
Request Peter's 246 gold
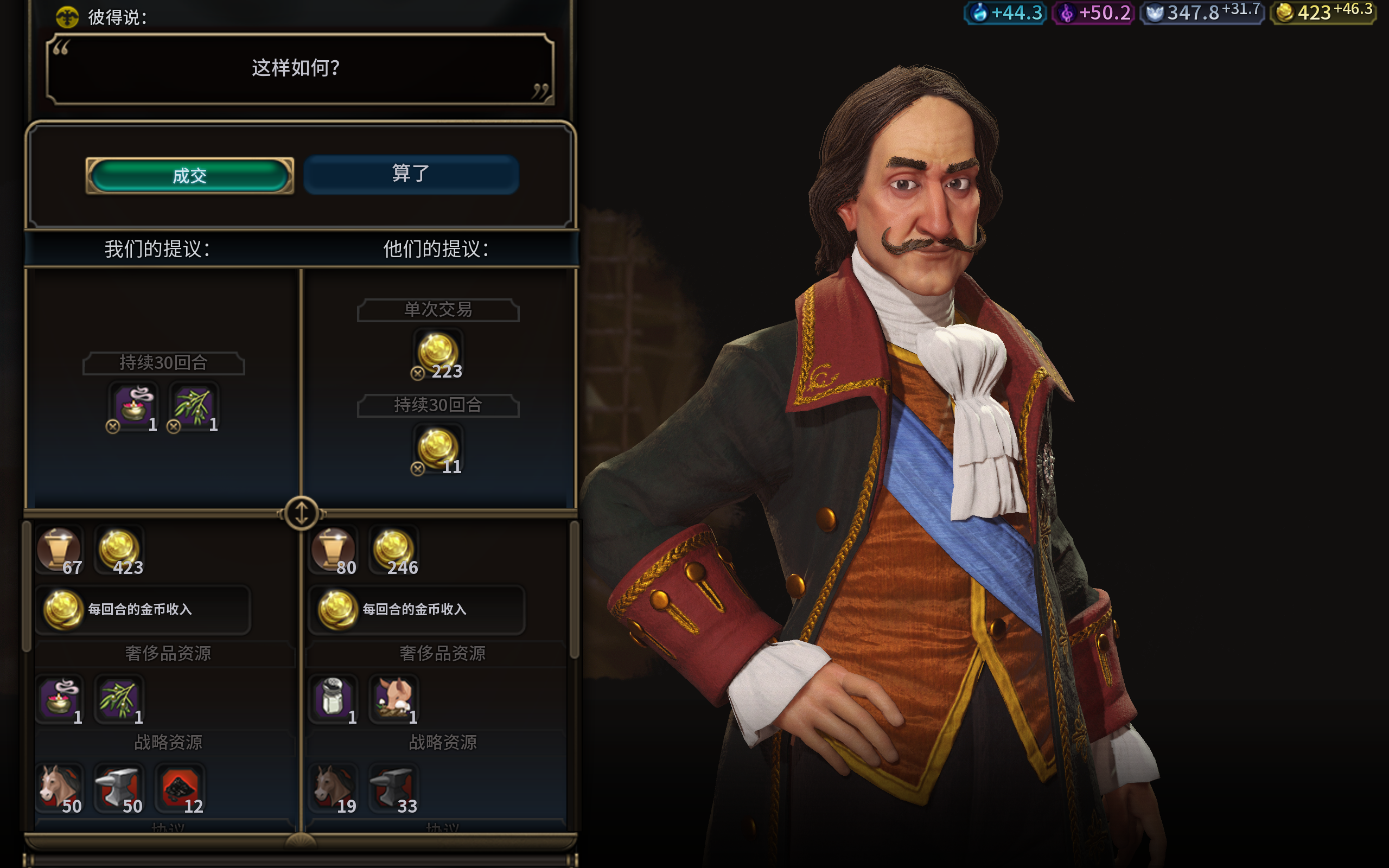click(394, 551)
